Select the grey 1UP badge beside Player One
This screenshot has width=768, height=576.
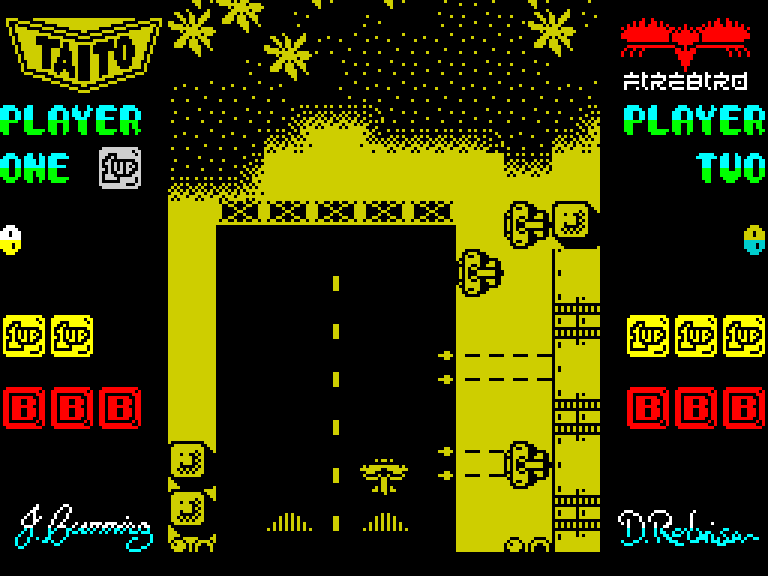coord(120,168)
